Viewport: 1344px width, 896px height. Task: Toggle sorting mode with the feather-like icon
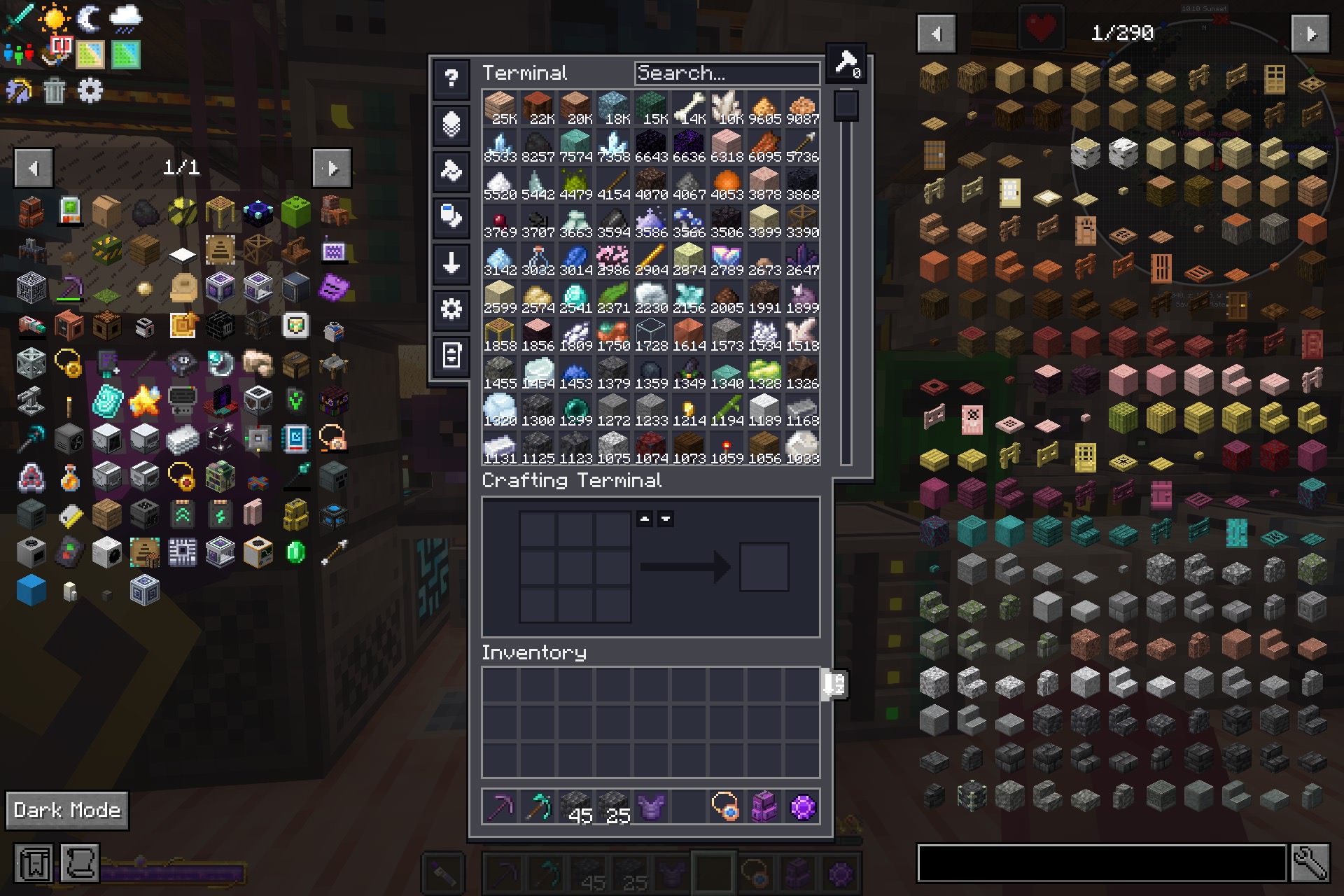tap(450, 125)
